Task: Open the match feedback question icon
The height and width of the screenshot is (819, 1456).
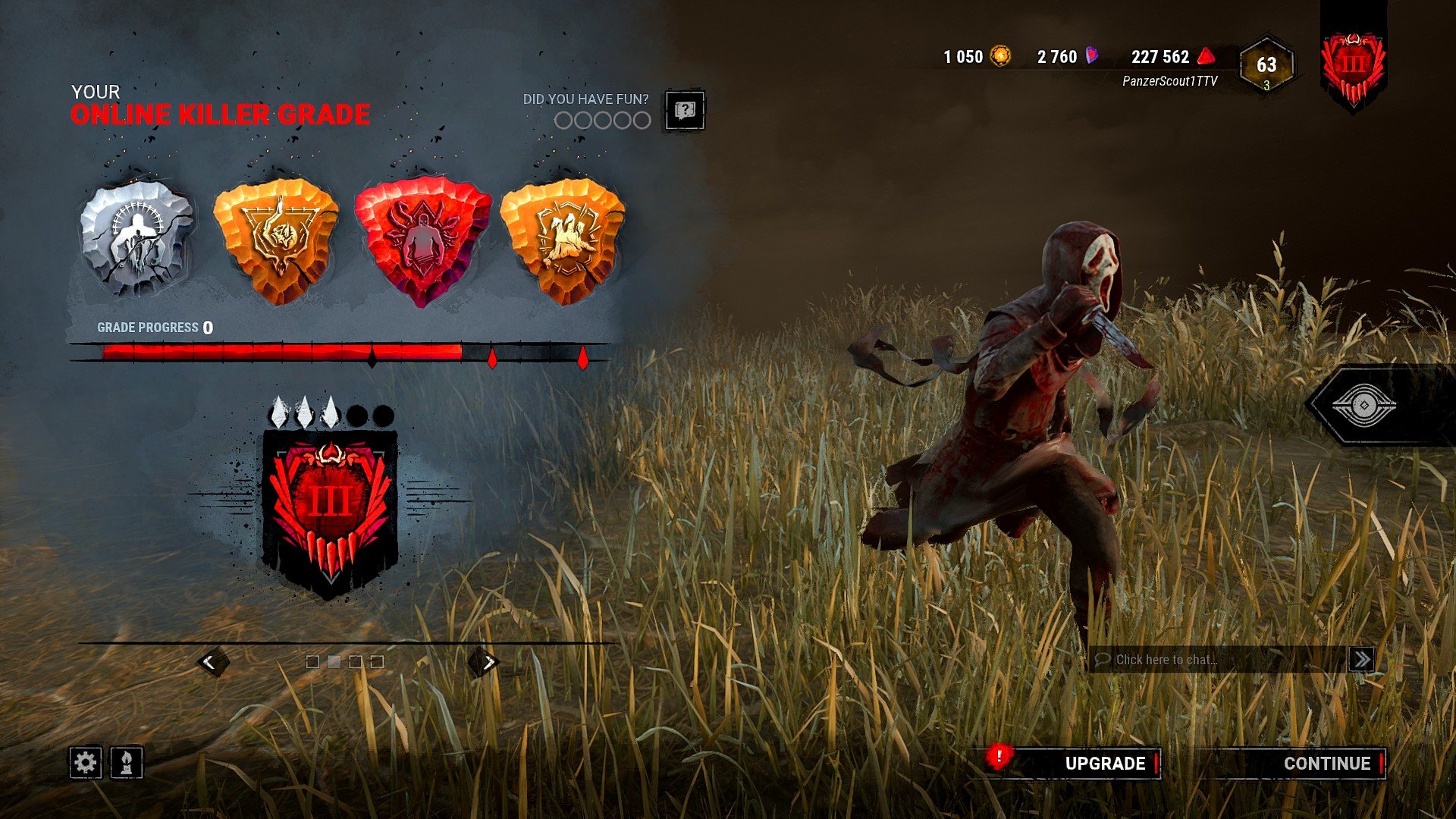Action: (x=685, y=109)
